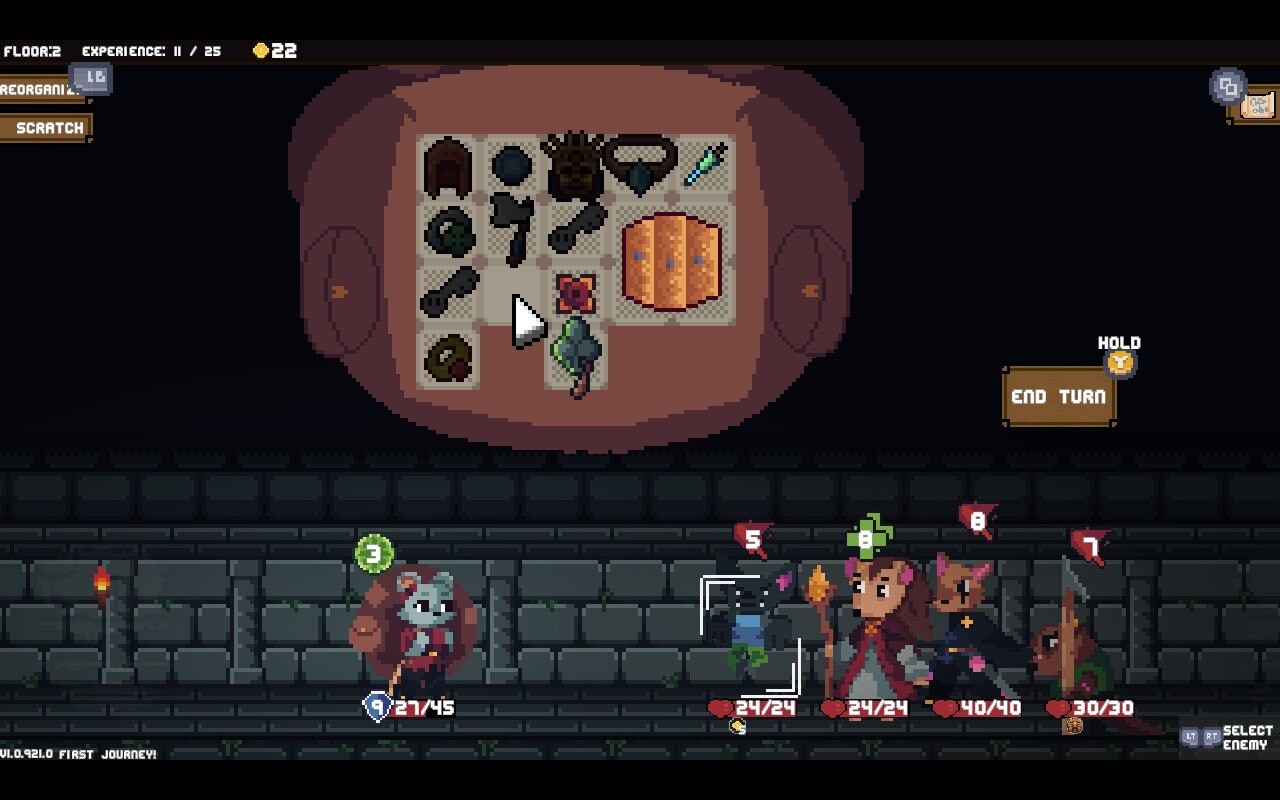Select the amulet necklace item

point(640,164)
